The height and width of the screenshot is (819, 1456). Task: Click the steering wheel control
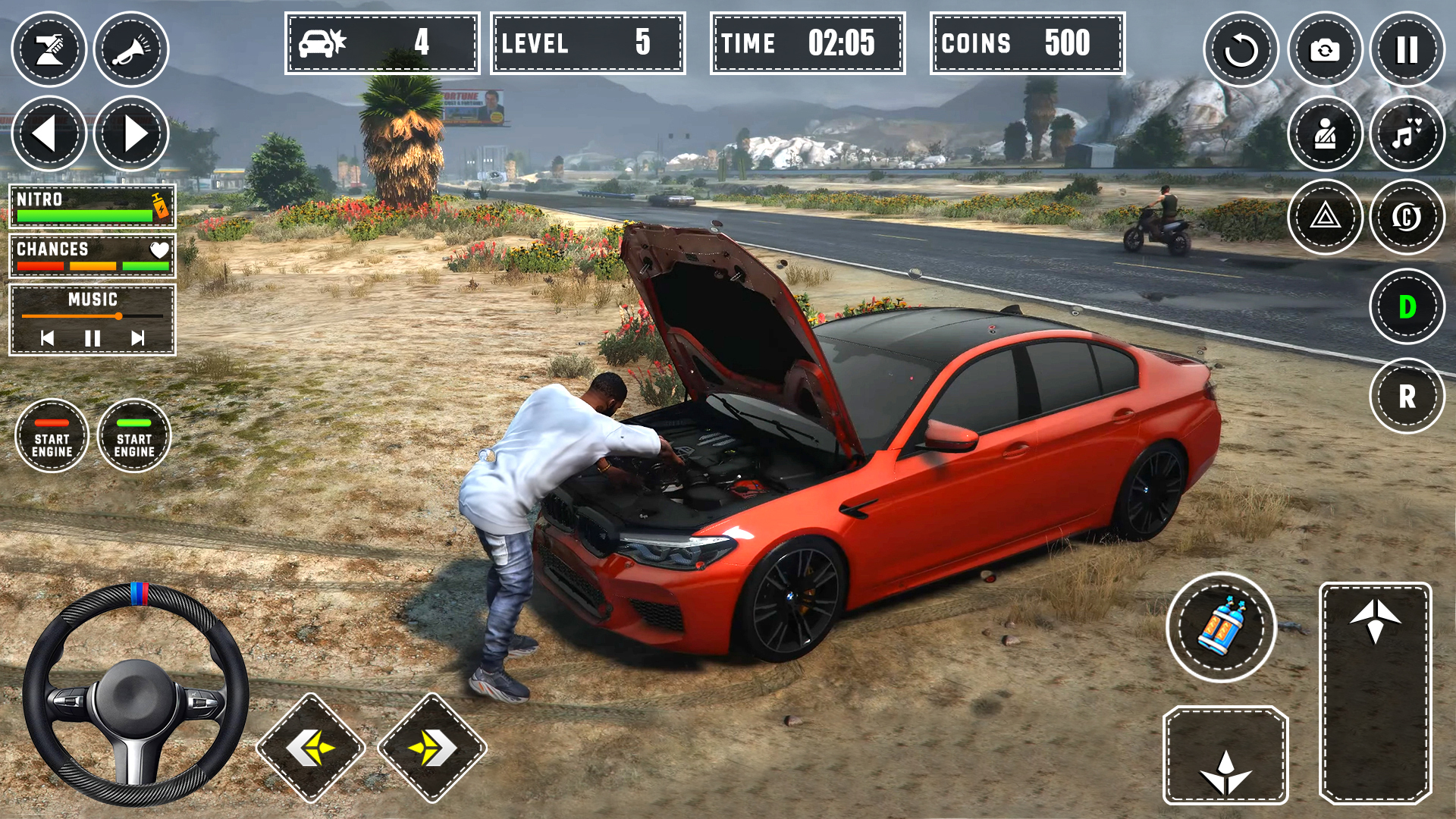click(136, 694)
